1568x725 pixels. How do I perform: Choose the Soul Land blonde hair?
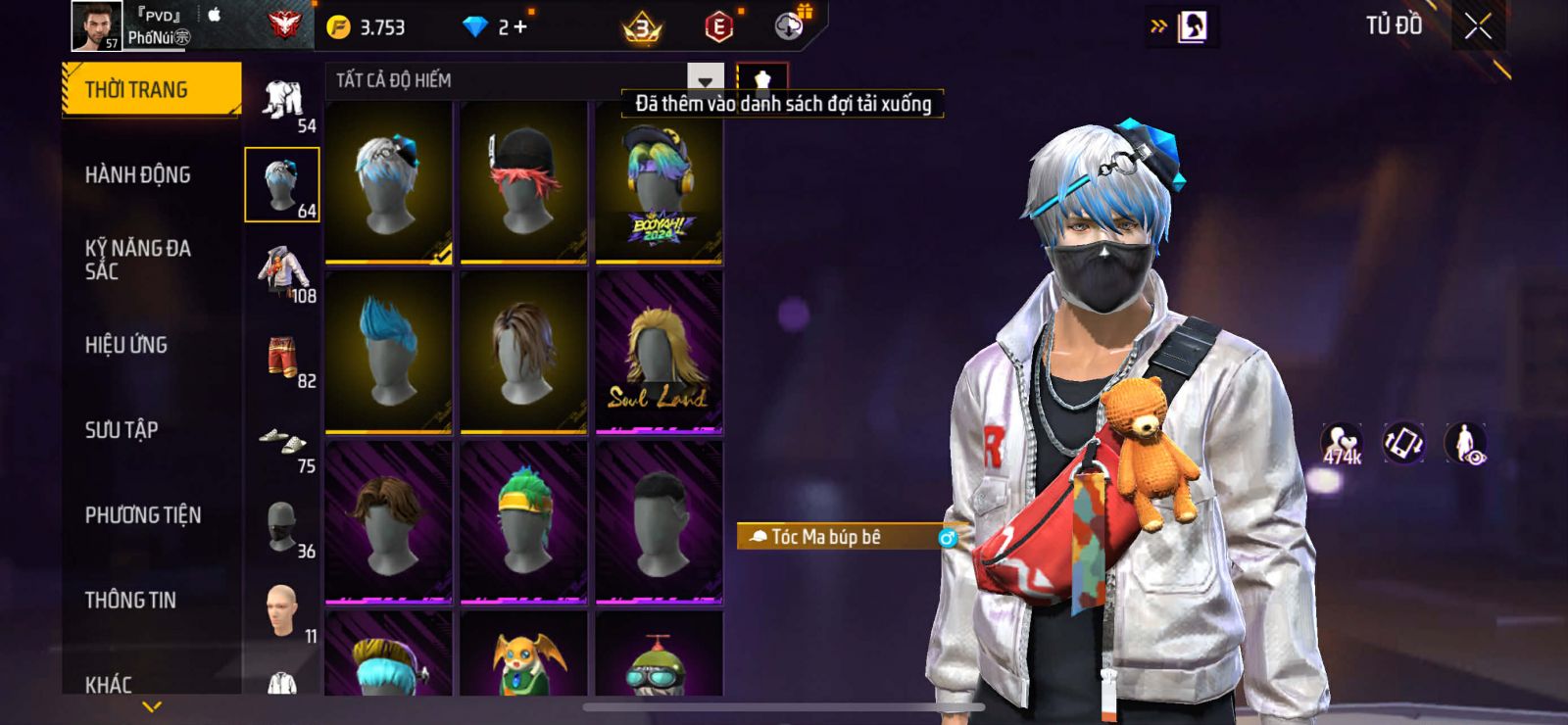pos(659,353)
